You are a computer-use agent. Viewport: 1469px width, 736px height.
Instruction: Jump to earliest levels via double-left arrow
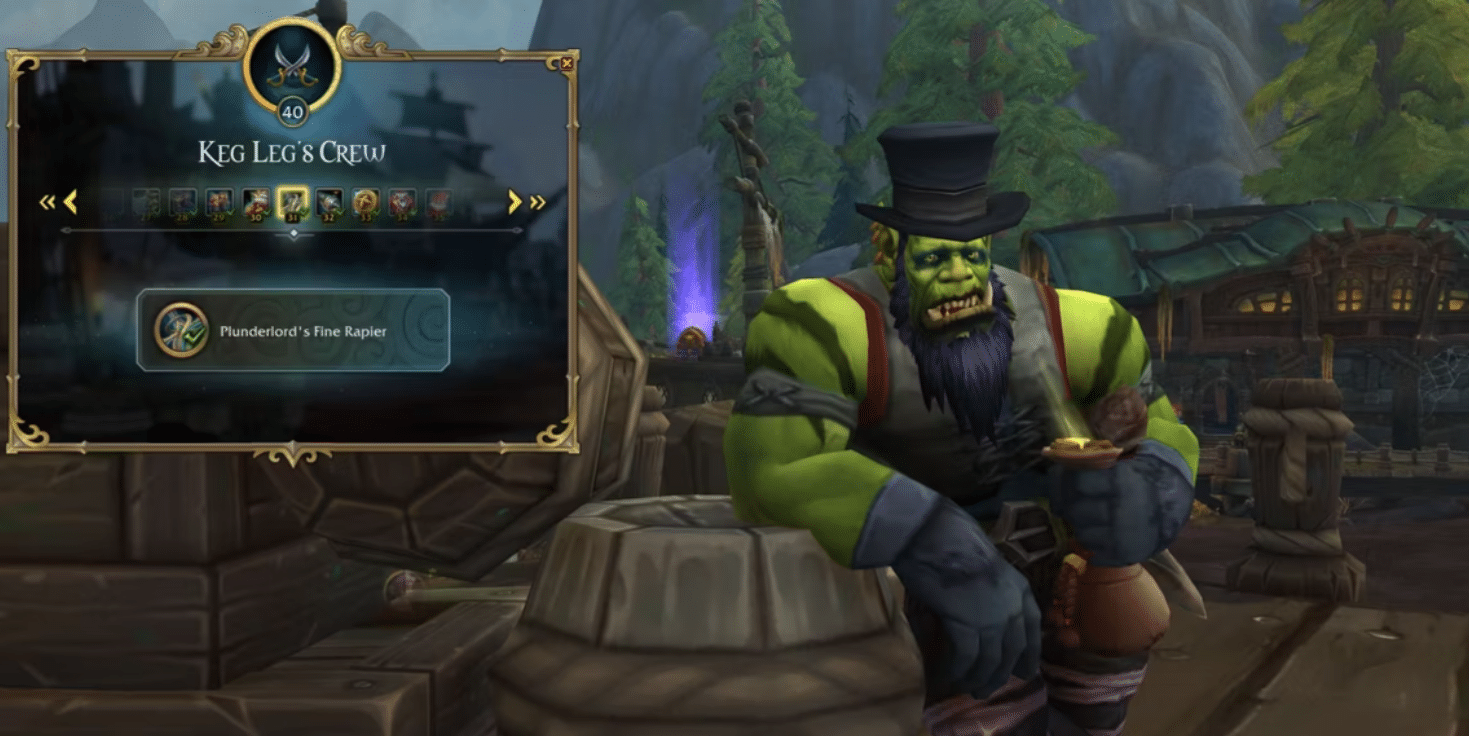click(47, 201)
